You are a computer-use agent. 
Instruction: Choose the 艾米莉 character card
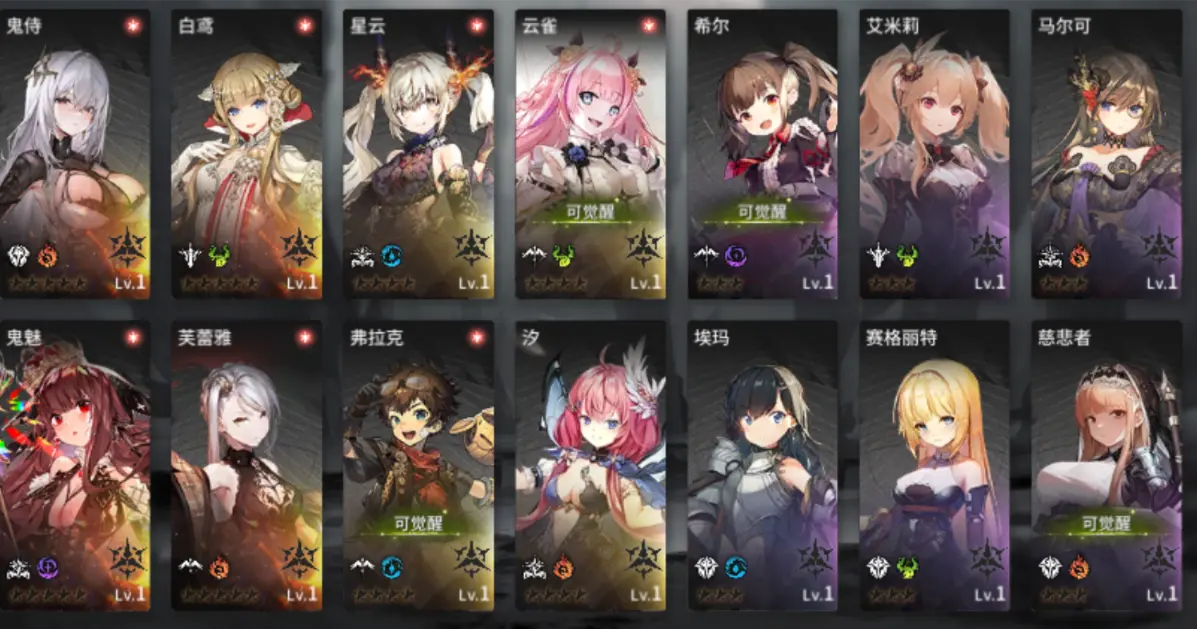pos(934,155)
